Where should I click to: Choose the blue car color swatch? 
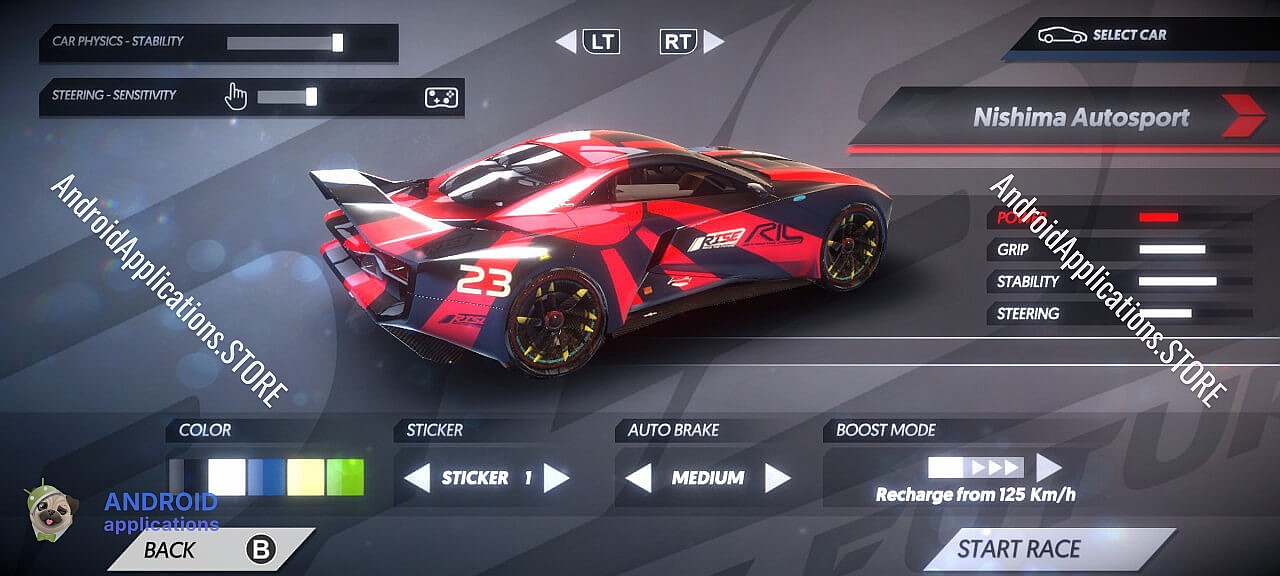tap(266, 477)
